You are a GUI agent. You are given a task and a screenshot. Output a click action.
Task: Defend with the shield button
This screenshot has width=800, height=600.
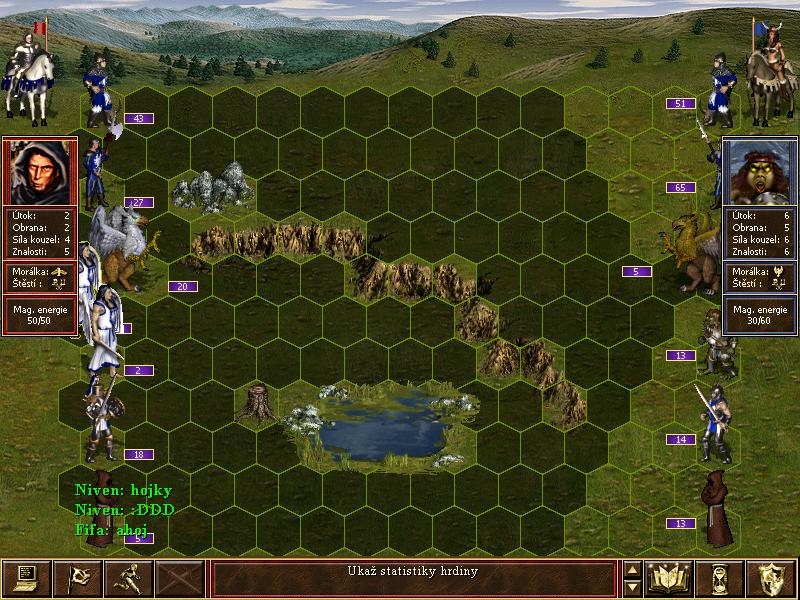pos(772,578)
